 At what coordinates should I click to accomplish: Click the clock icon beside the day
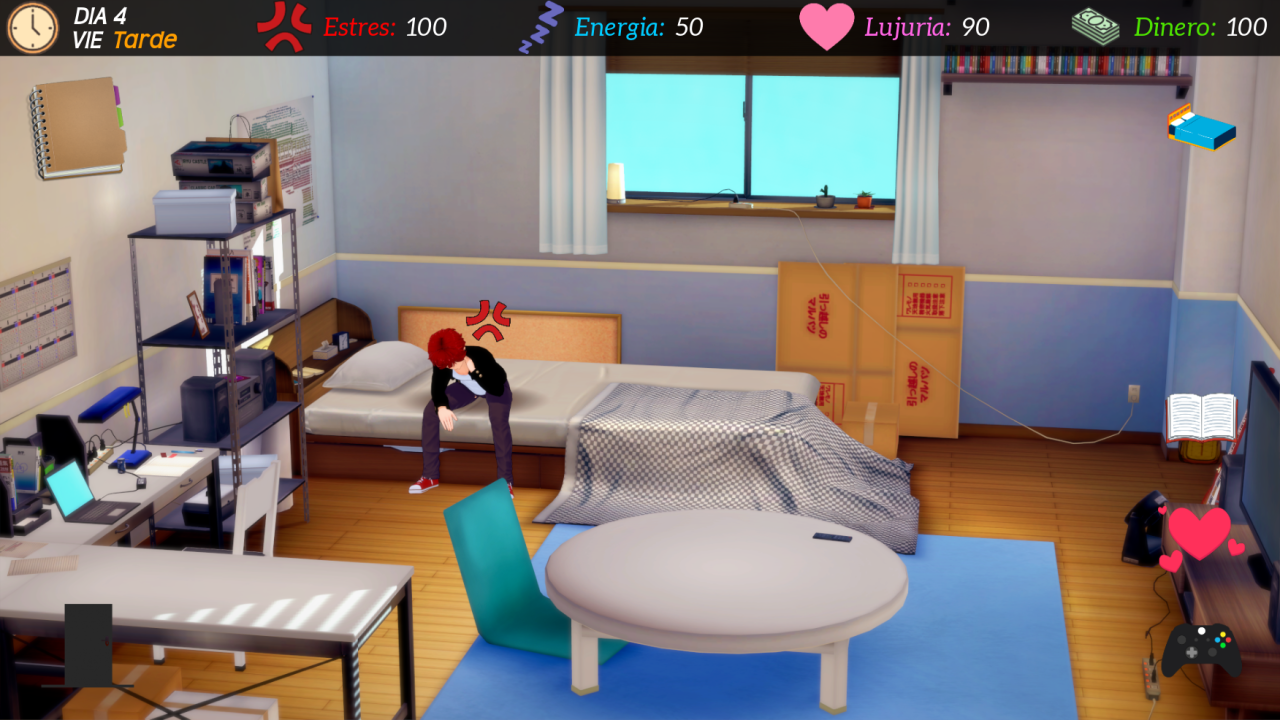click(33, 28)
